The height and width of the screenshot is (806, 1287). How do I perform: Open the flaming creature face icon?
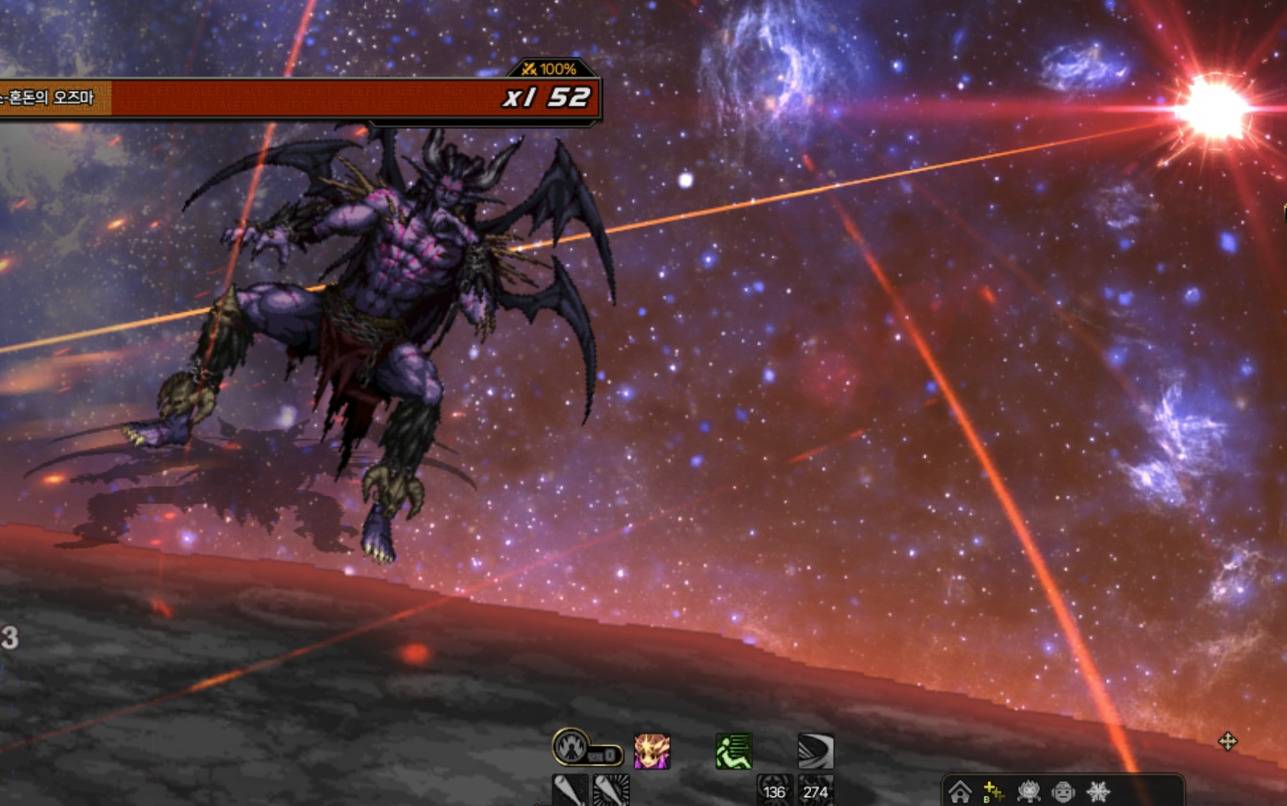pyautogui.click(x=1028, y=792)
